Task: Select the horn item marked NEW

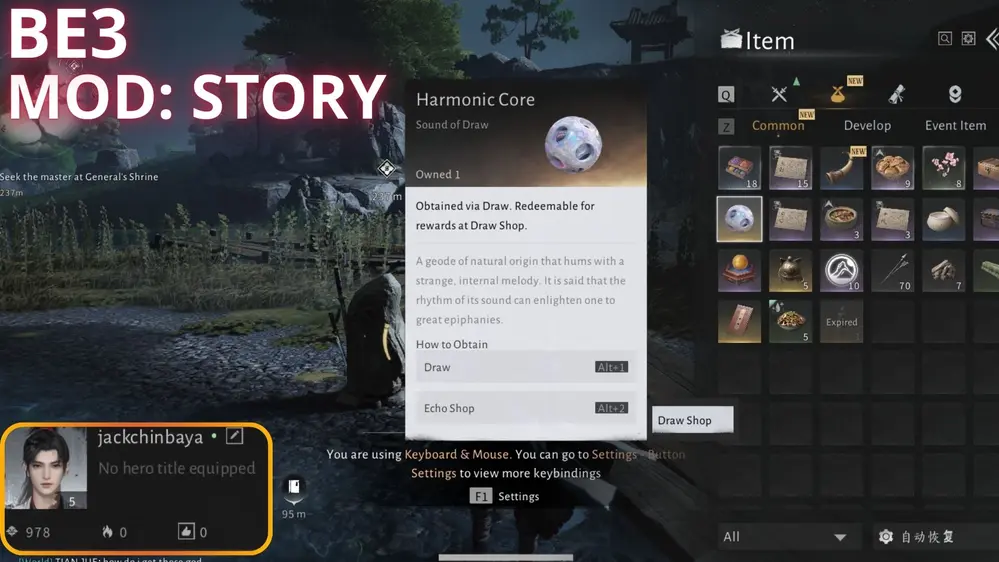Action: 842,168
